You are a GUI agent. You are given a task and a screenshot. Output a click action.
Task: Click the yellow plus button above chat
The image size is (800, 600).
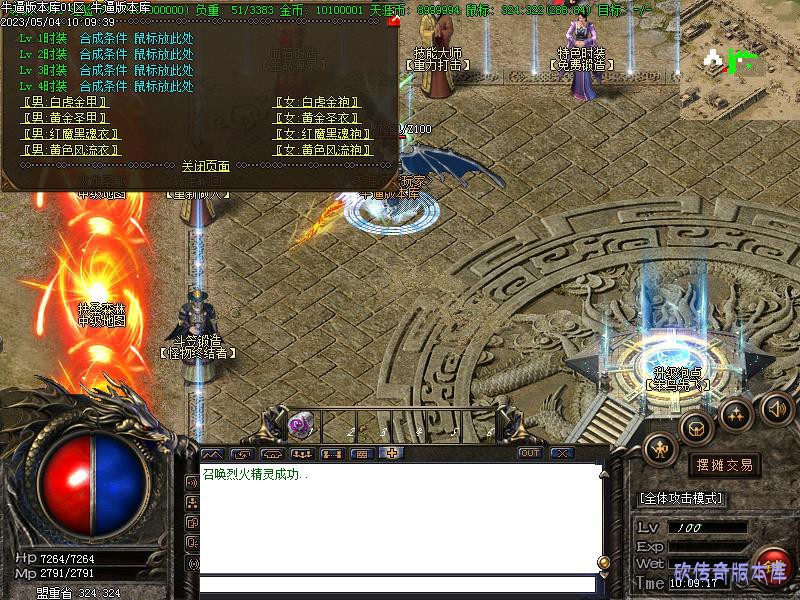391,453
